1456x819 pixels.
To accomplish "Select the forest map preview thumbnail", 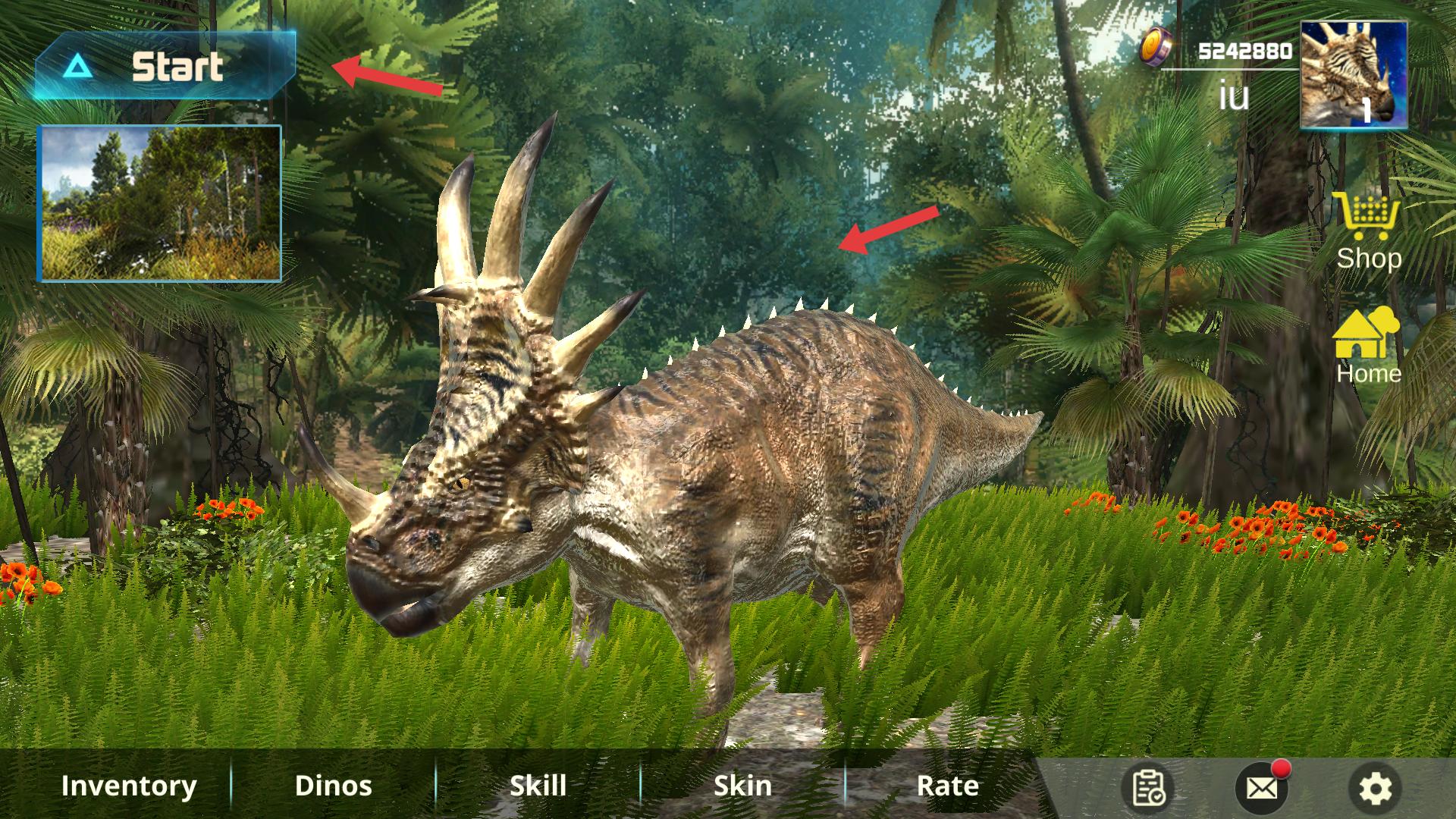I will (x=160, y=203).
